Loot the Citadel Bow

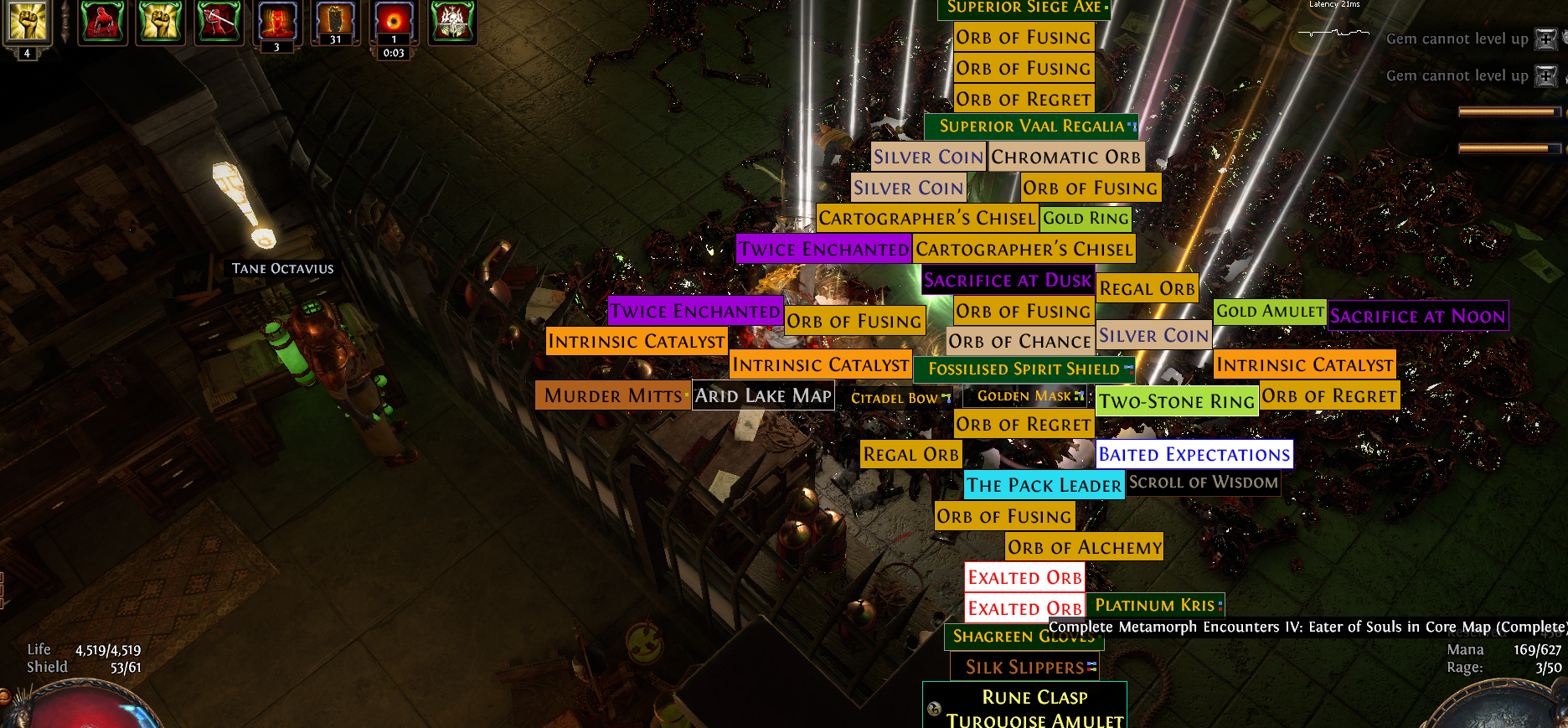pyautogui.click(x=895, y=398)
